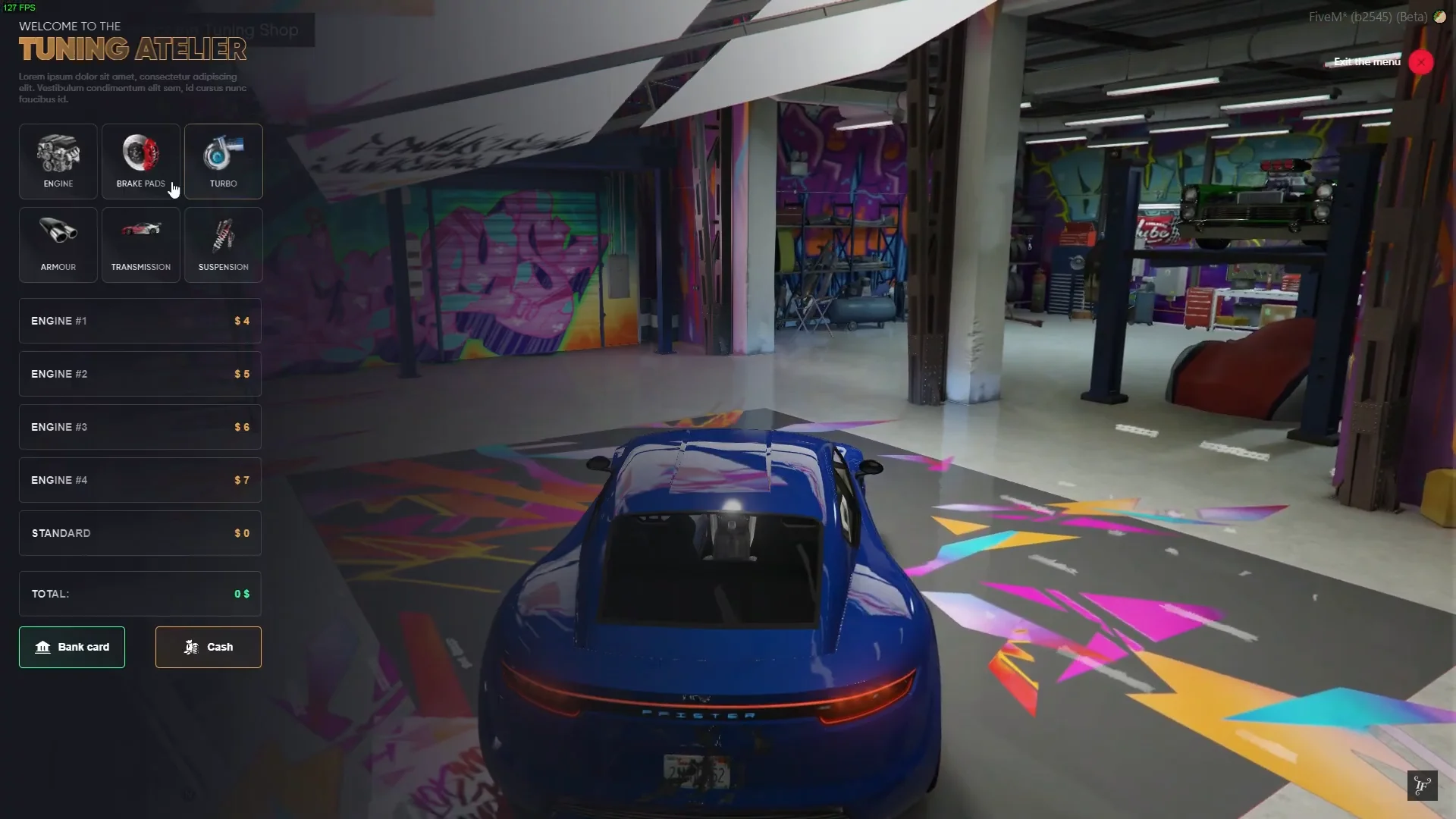This screenshot has height=819, width=1456.
Task: Select the Engine category tile
Action: pos(58,162)
